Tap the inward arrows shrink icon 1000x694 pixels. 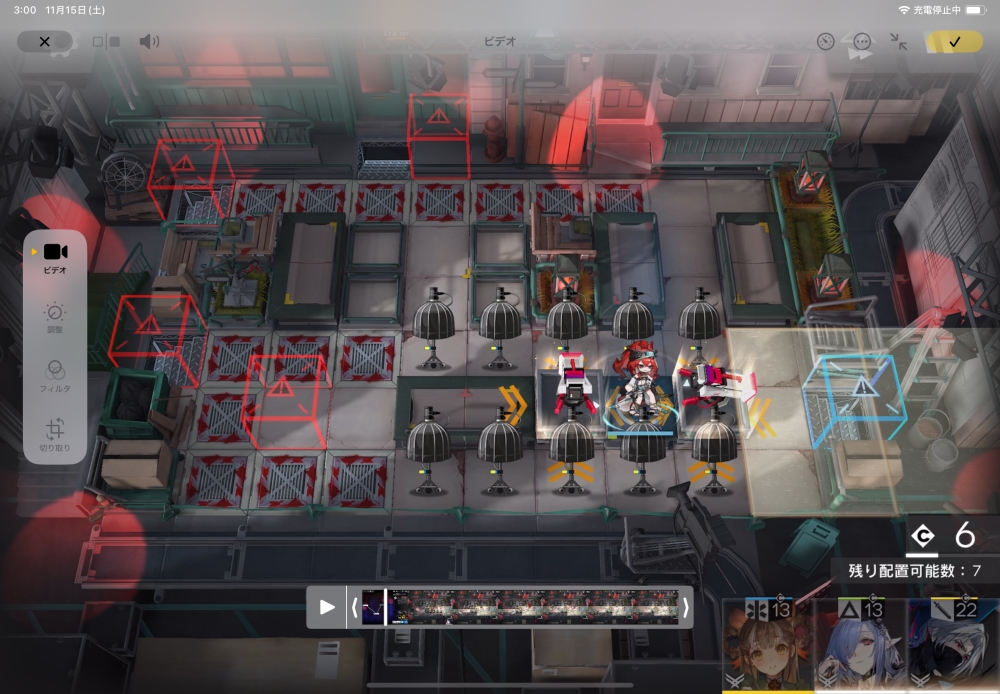(898, 41)
